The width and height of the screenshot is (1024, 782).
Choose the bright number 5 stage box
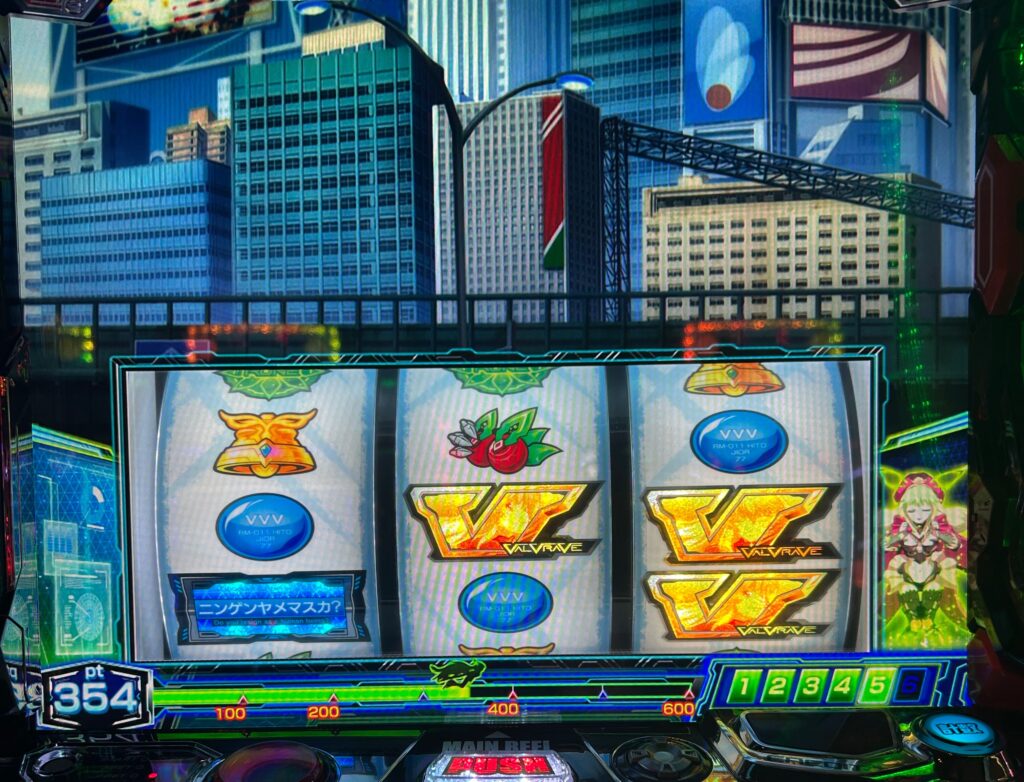click(x=875, y=686)
